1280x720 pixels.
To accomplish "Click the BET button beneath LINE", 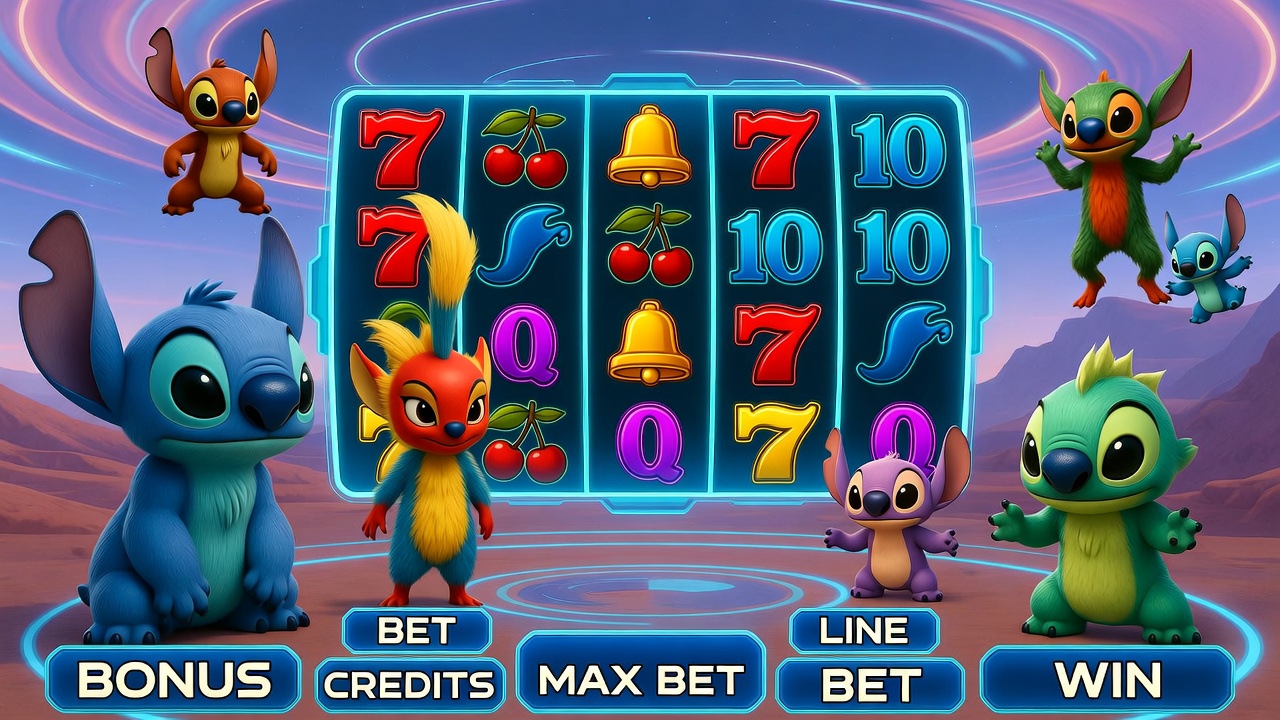I will (x=870, y=685).
